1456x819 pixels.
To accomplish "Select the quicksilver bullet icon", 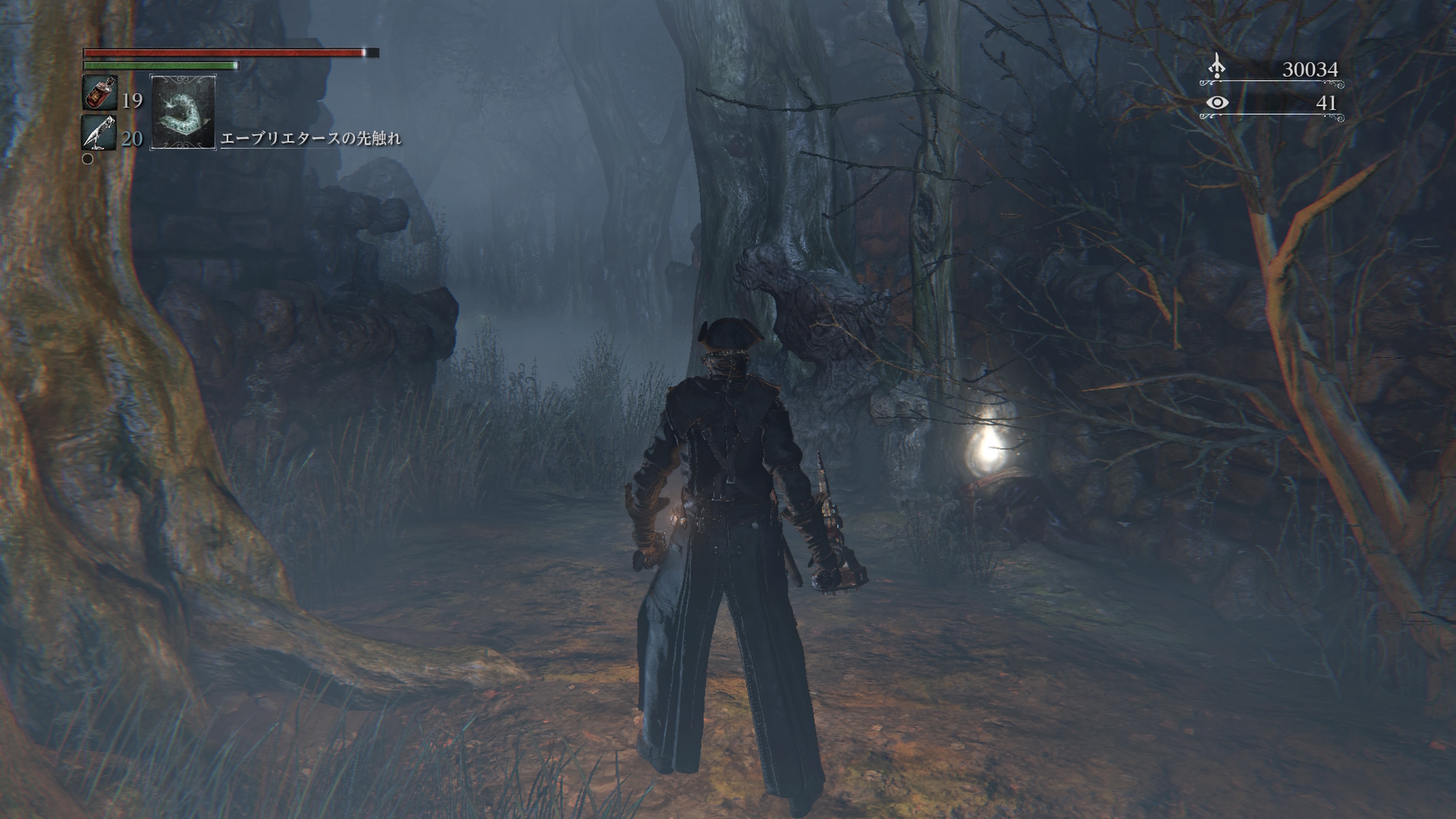I will [x=99, y=132].
